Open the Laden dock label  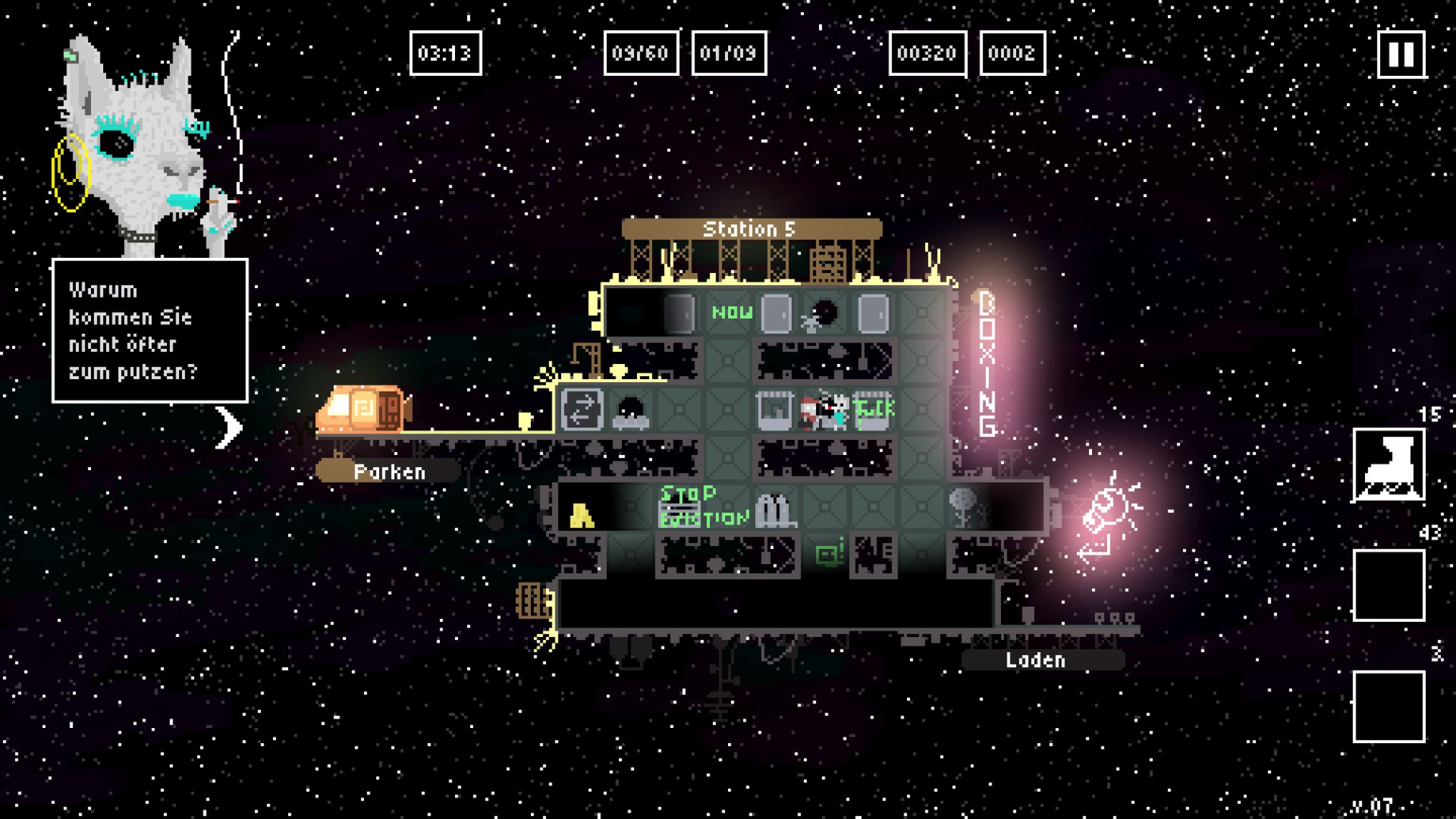1035,660
